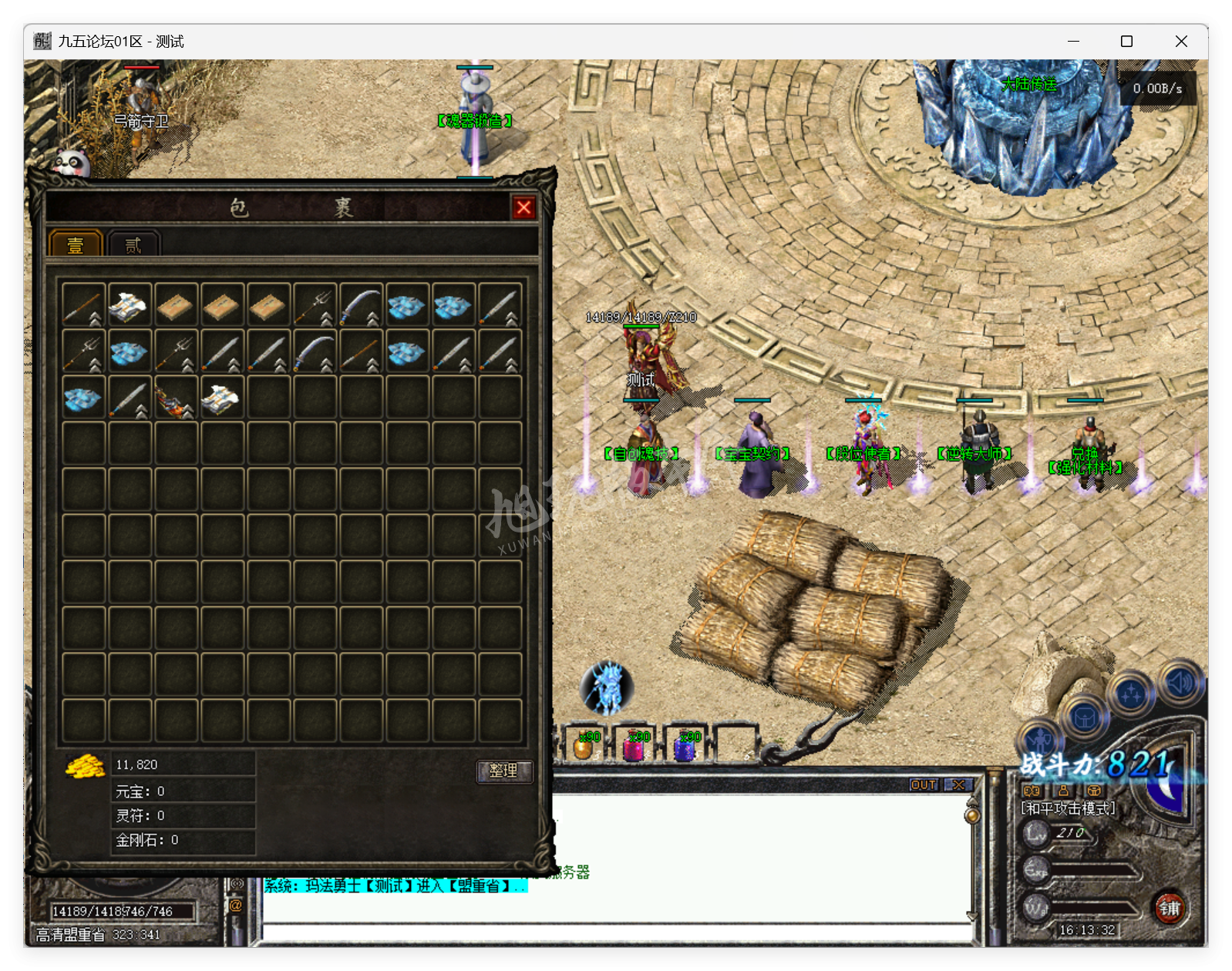Minimize the game window
Screen dimensions: 1232x971
1073,42
